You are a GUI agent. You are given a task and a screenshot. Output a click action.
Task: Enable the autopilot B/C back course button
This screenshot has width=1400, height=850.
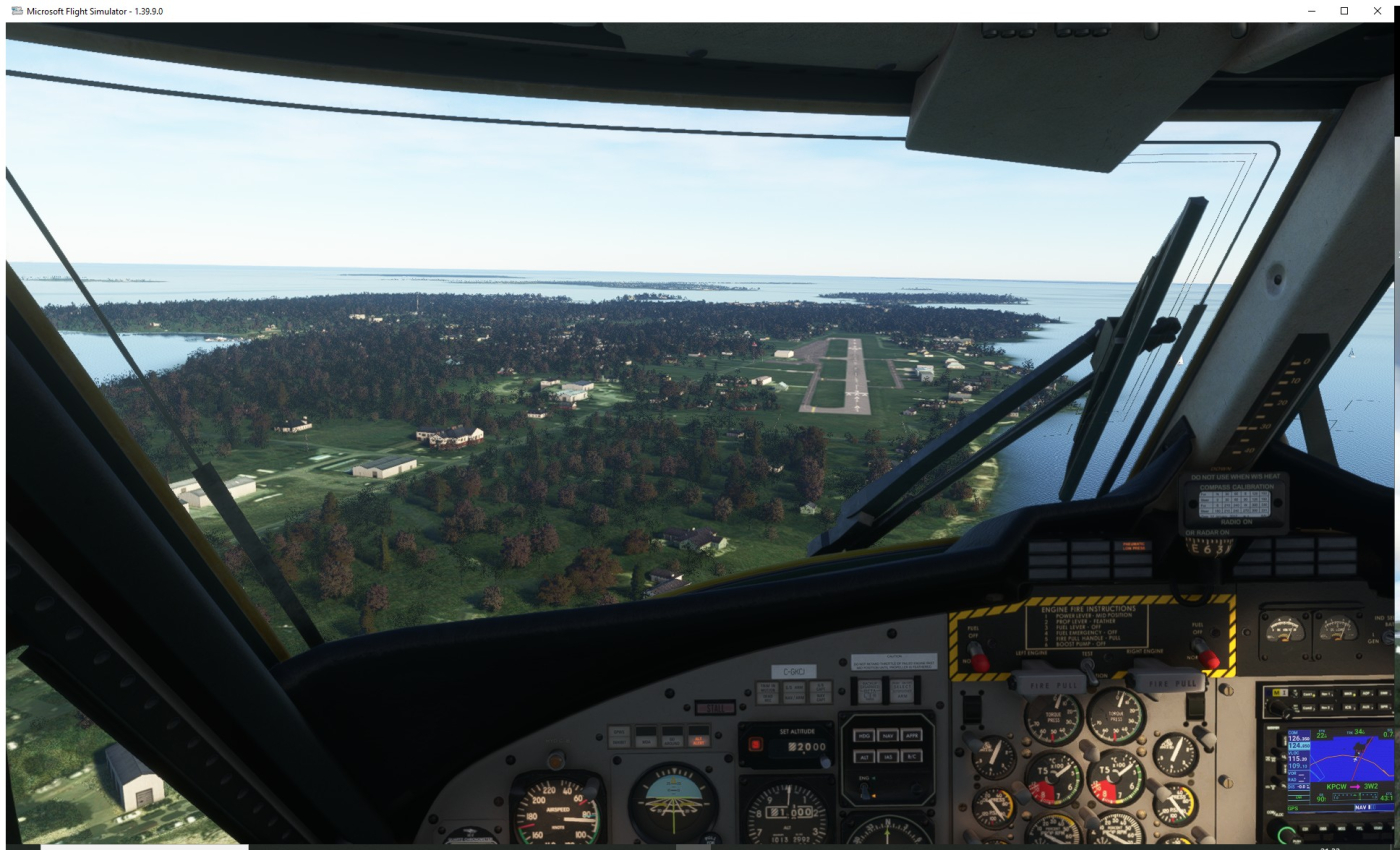[x=912, y=758]
